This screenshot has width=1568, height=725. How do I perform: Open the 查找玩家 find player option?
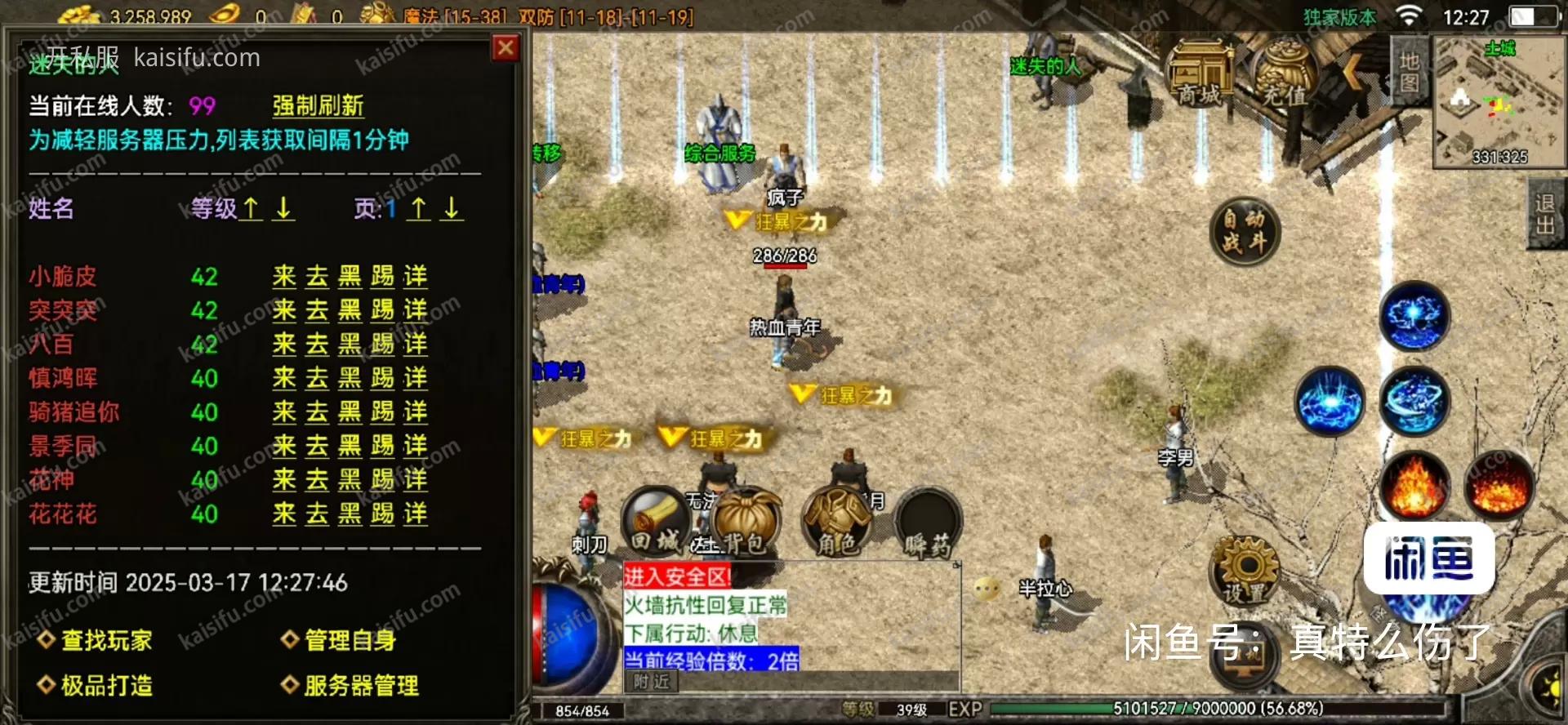pyautogui.click(x=106, y=640)
